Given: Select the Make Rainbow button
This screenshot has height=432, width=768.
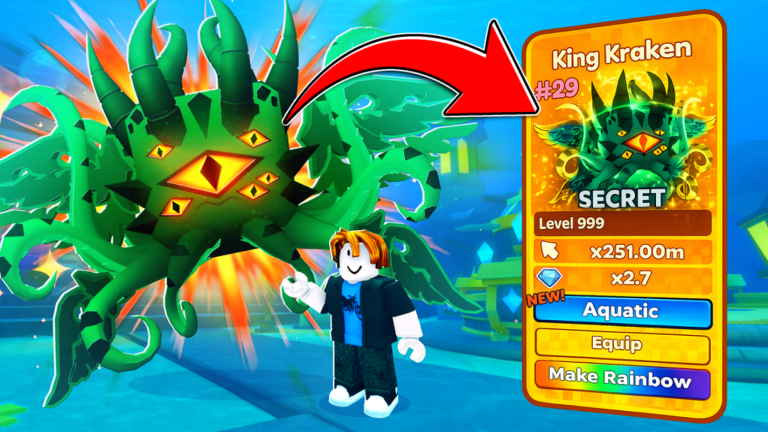Looking at the screenshot, I should point(622,381).
